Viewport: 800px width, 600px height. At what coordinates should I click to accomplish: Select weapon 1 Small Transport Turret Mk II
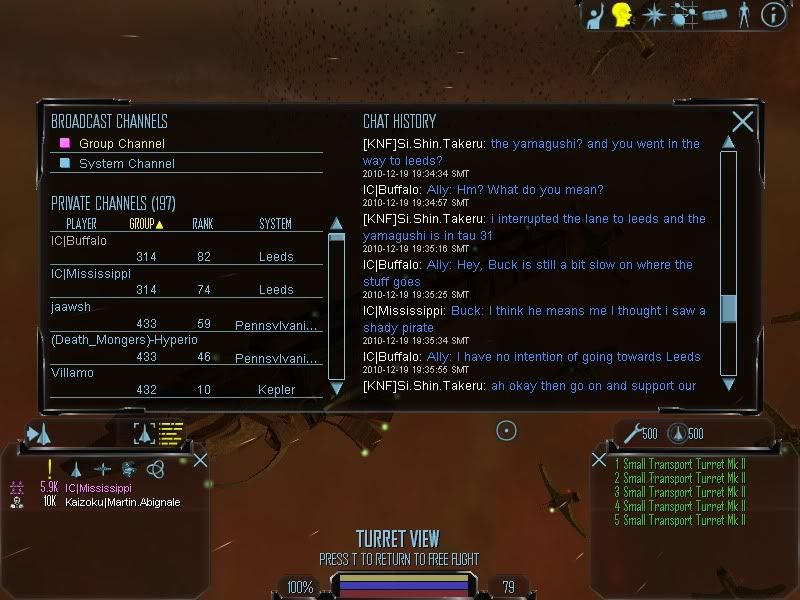pyautogui.click(x=684, y=464)
